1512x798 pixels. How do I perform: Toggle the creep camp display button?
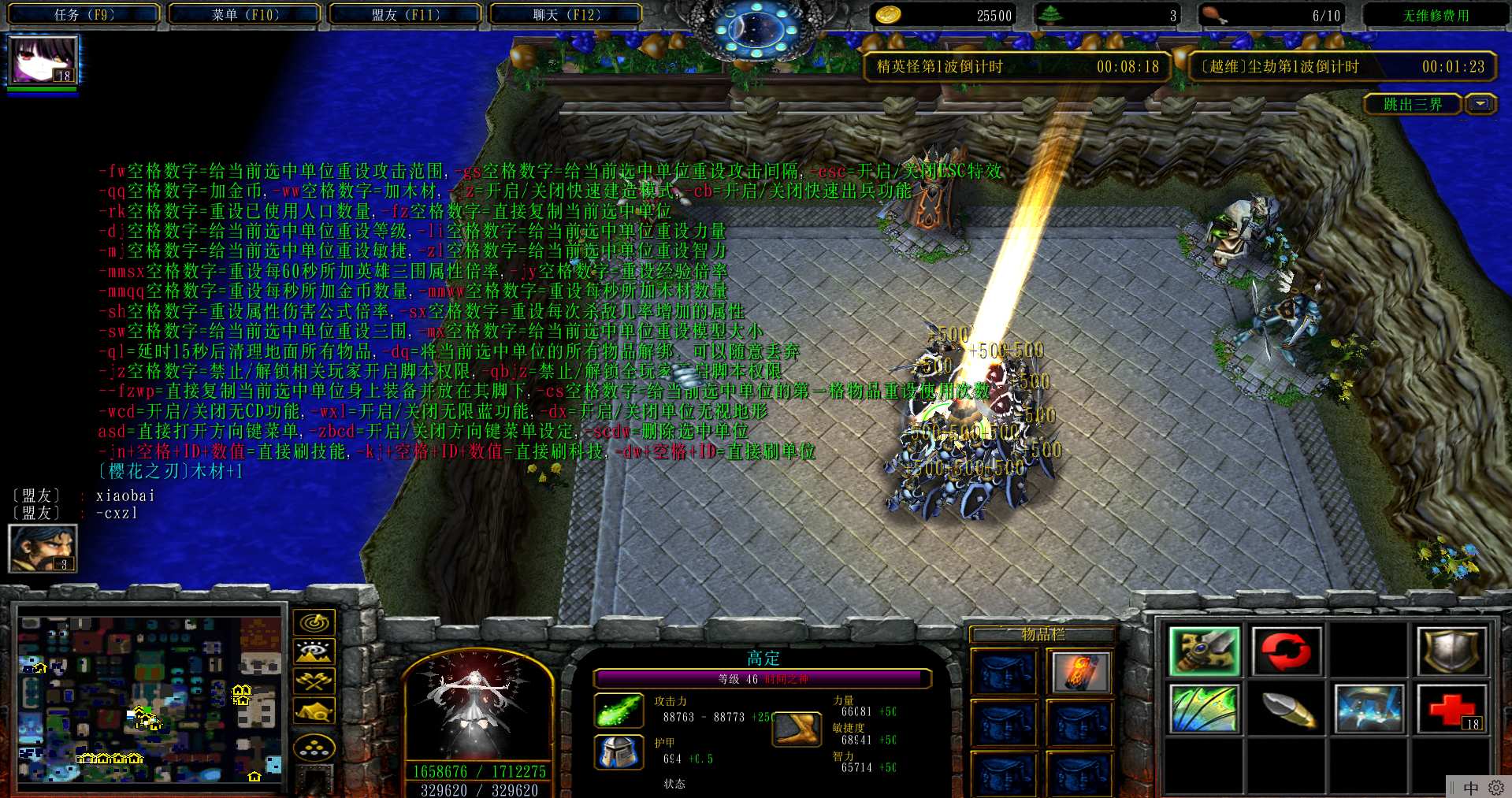(x=314, y=711)
